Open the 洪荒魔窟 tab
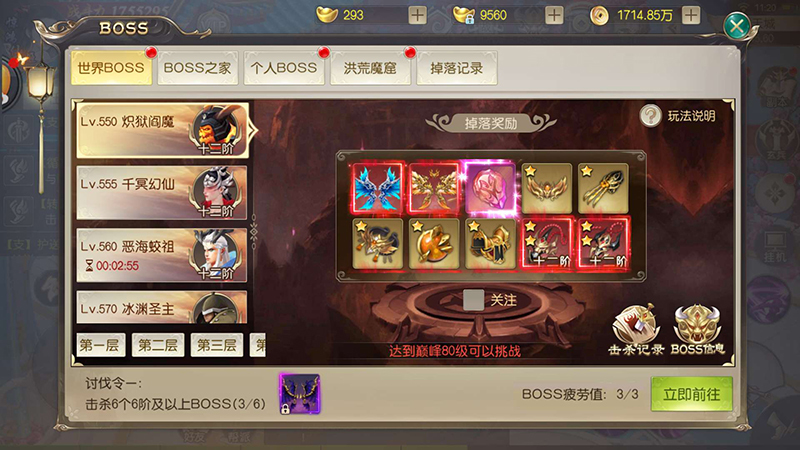The height and width of the screenshot is (450, 800). (369, 68)
